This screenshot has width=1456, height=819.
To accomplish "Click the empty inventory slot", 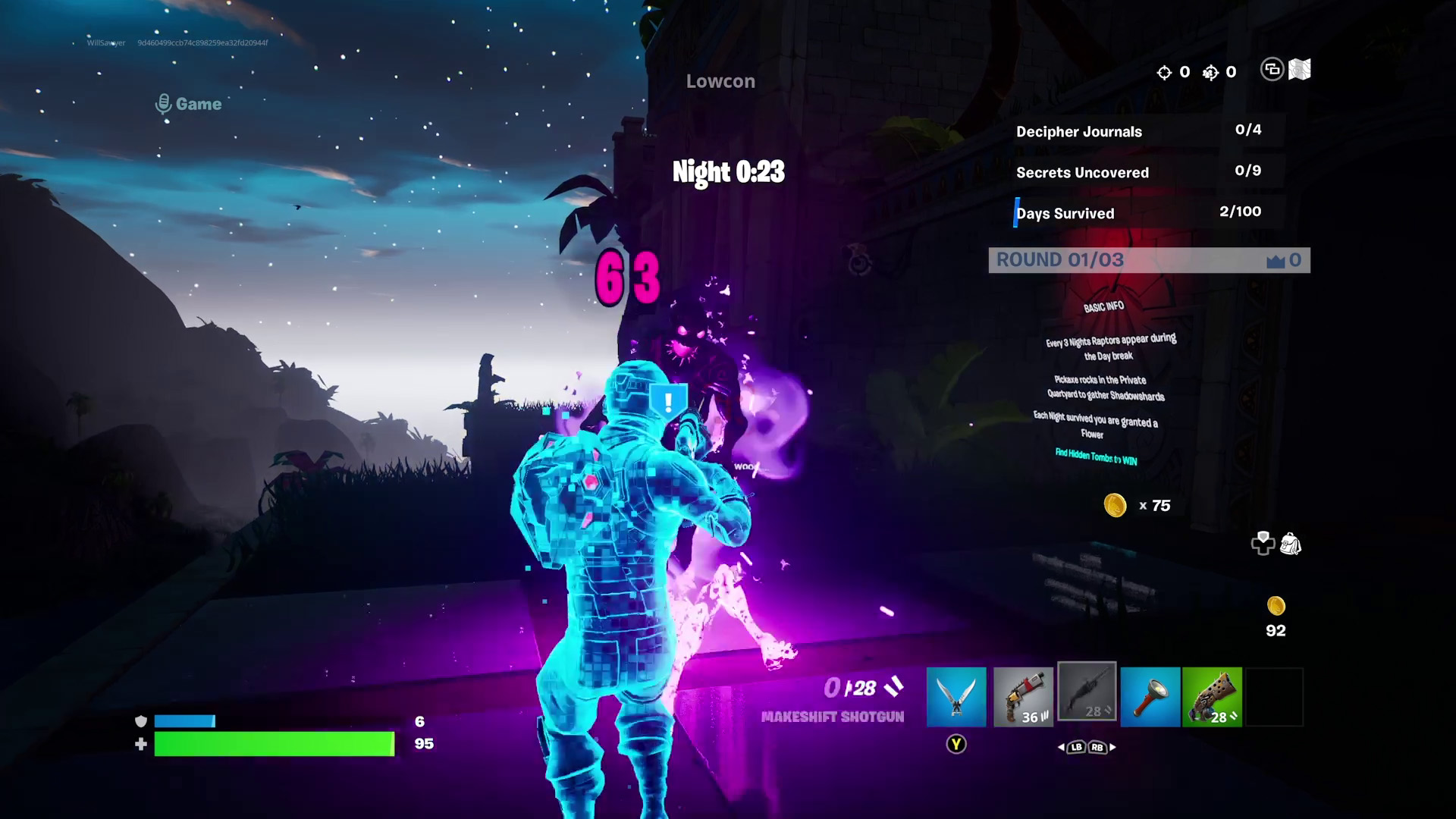I will click(x=1274, y=696).
